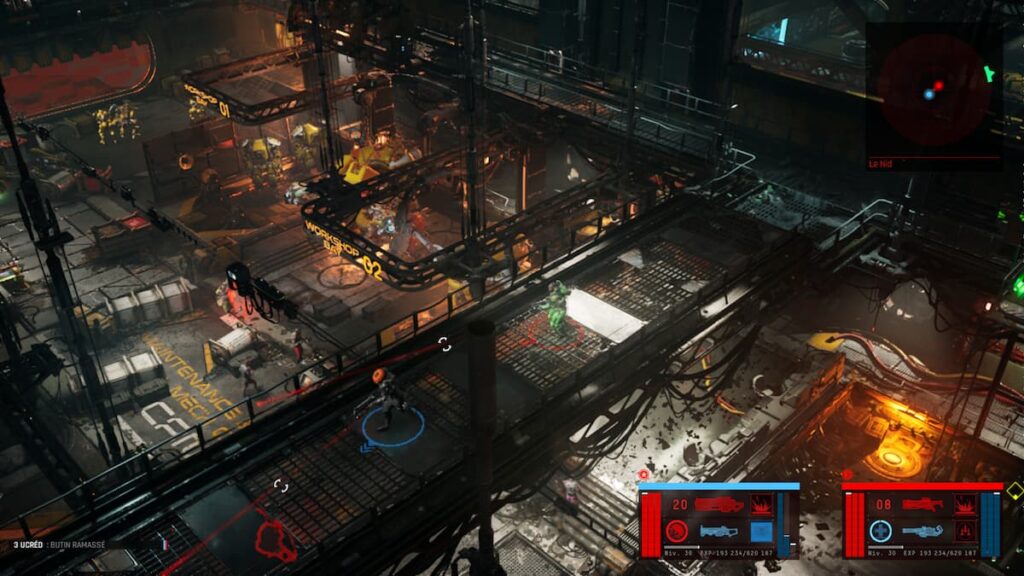Activate the red player's missile volley ability

coord(965,531)
